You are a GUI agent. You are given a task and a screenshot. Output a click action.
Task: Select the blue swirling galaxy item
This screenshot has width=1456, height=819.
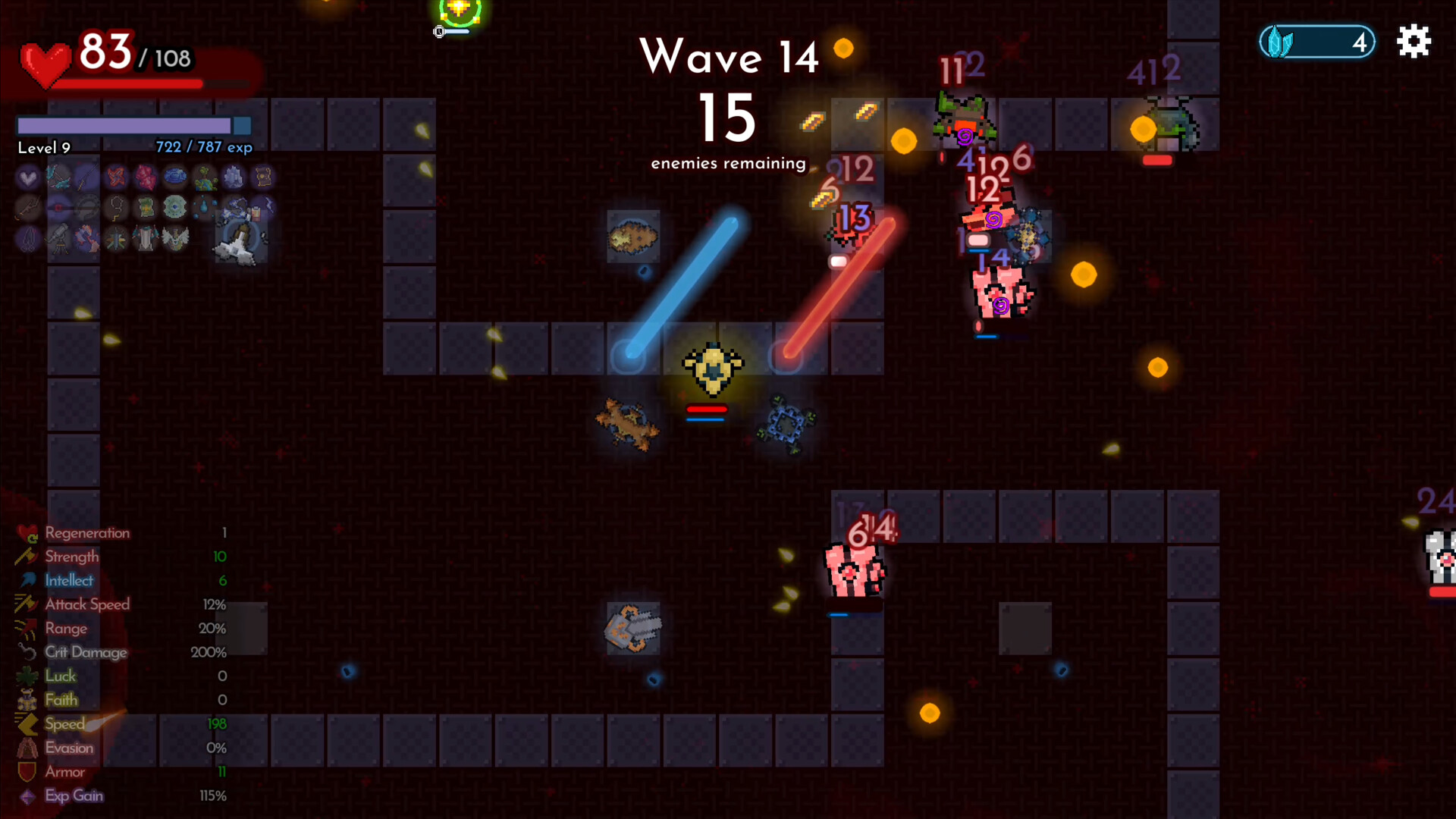click(175, 178)
